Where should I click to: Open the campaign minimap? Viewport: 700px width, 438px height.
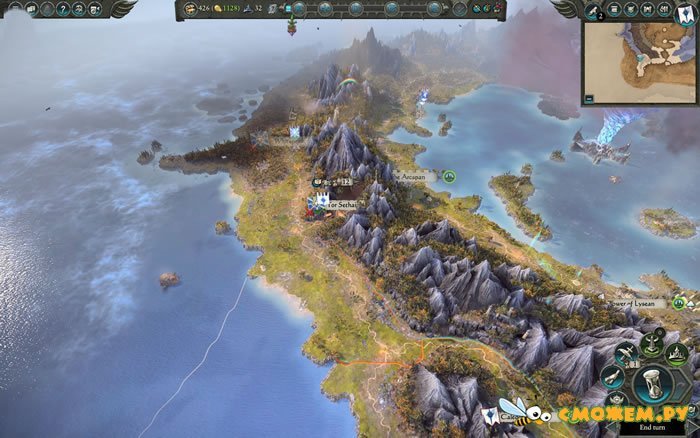point(640,60)
